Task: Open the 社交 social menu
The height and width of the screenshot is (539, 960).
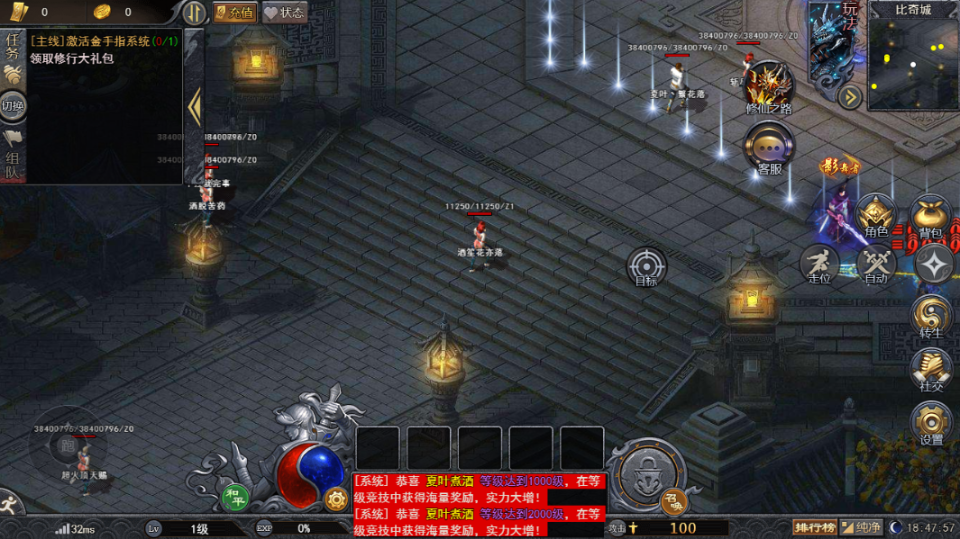Action: tap(931, 368)
